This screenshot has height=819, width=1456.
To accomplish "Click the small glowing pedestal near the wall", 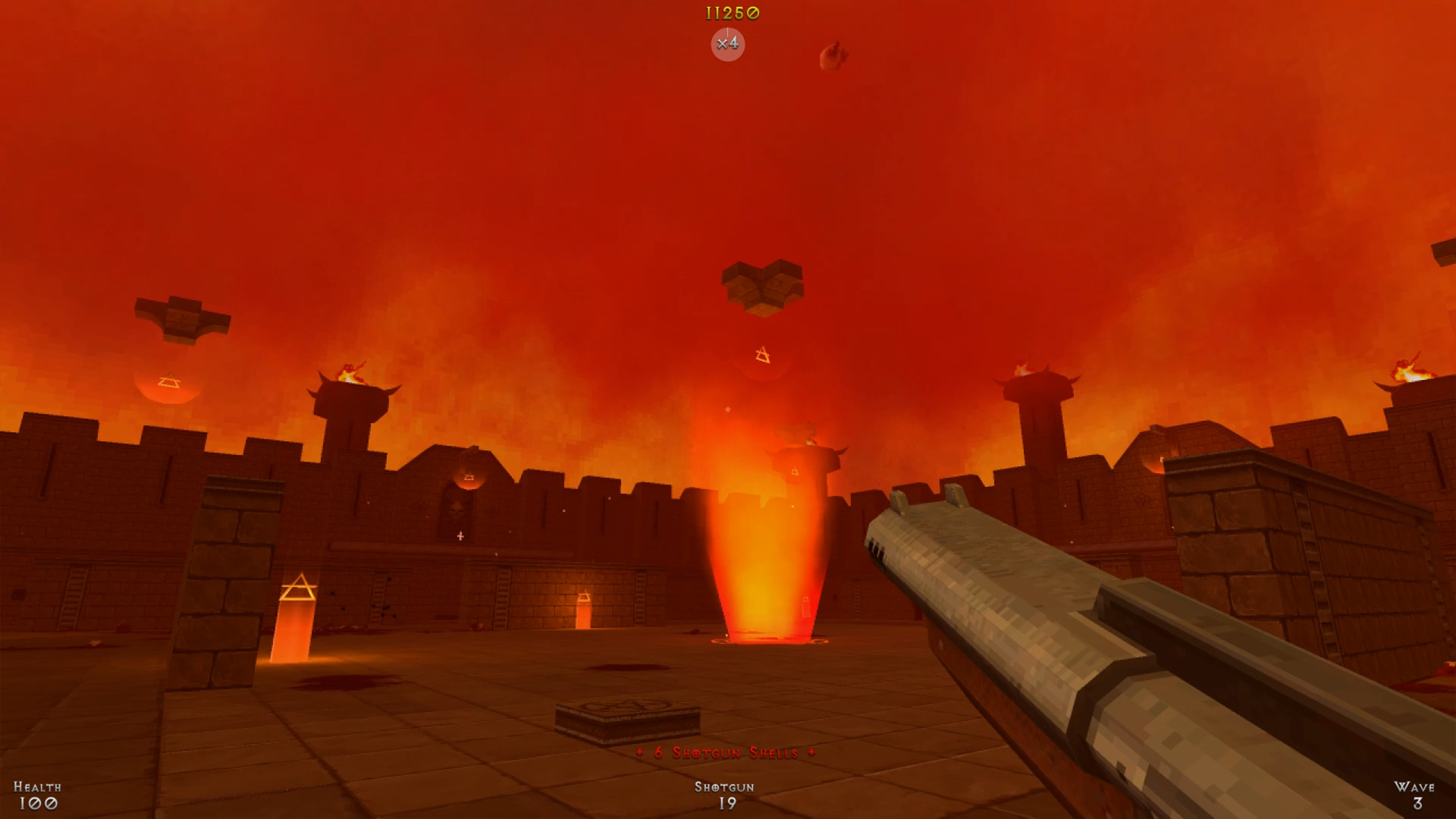I will point(584,610).
